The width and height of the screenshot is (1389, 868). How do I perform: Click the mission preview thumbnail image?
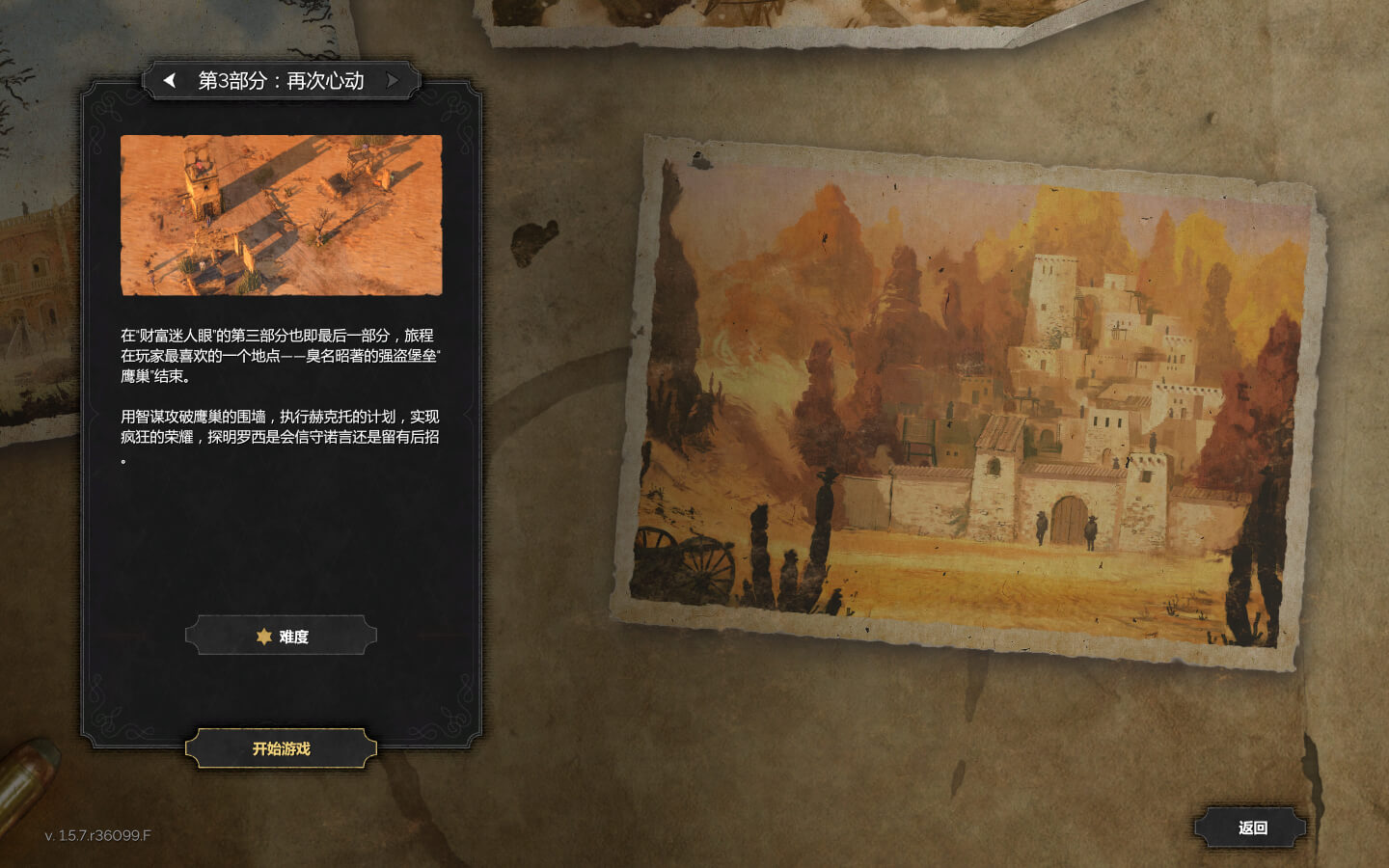[x=281, y=215]
